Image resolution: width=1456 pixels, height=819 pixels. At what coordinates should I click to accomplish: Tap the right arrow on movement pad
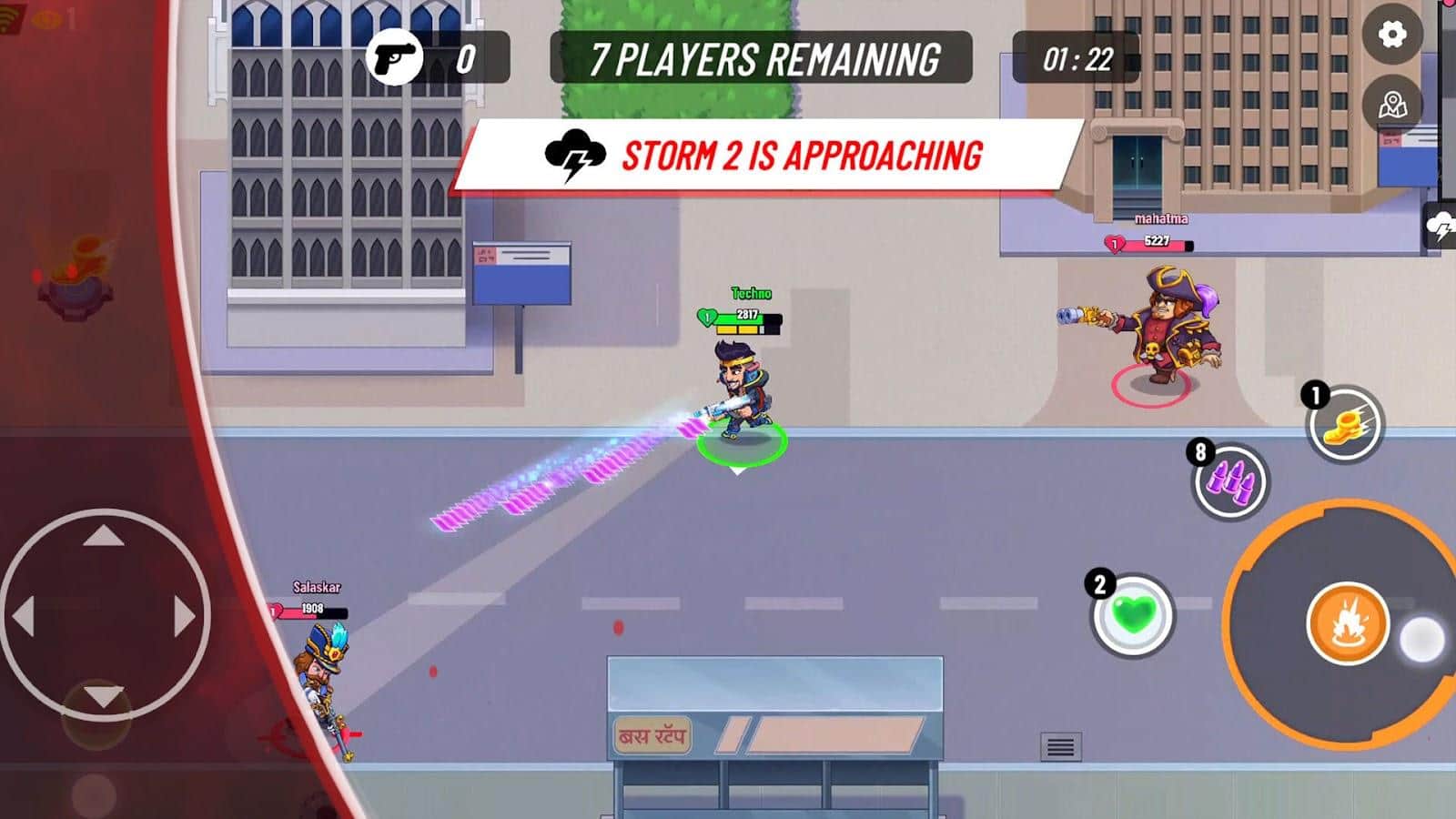pyautogui.click(x=184, y=617)
